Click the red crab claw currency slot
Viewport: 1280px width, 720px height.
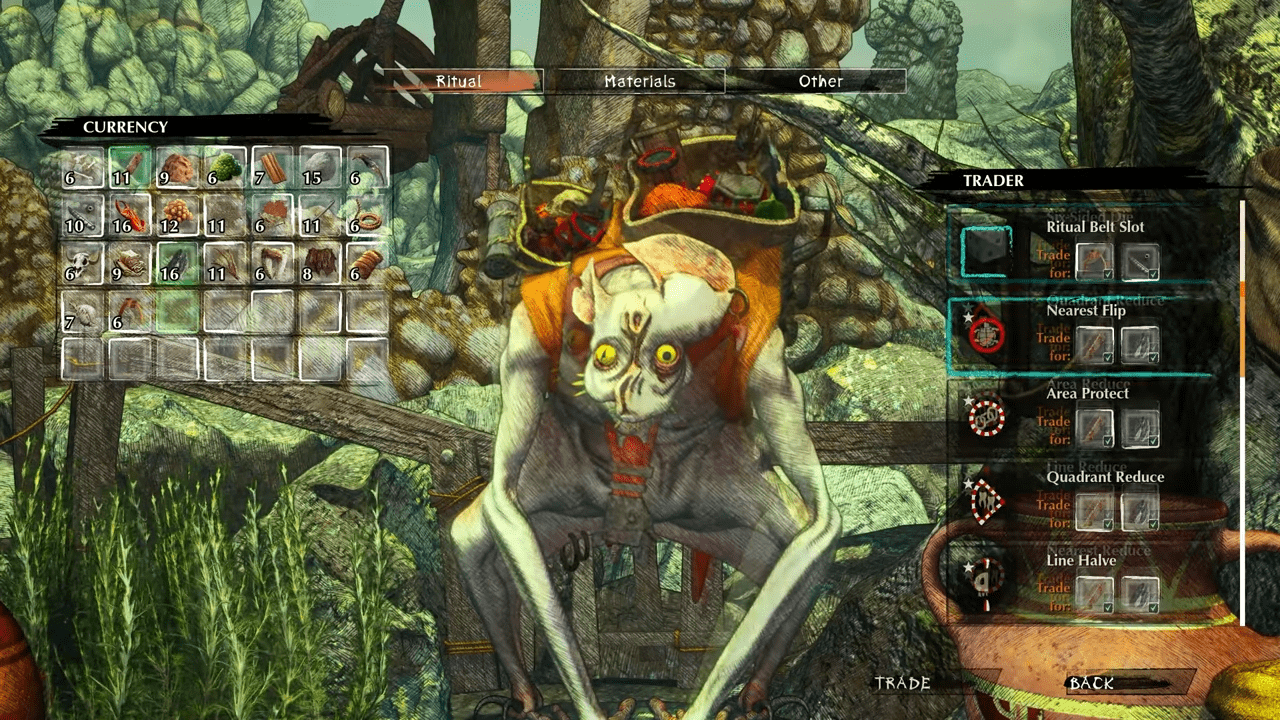[x=130, y=215]
